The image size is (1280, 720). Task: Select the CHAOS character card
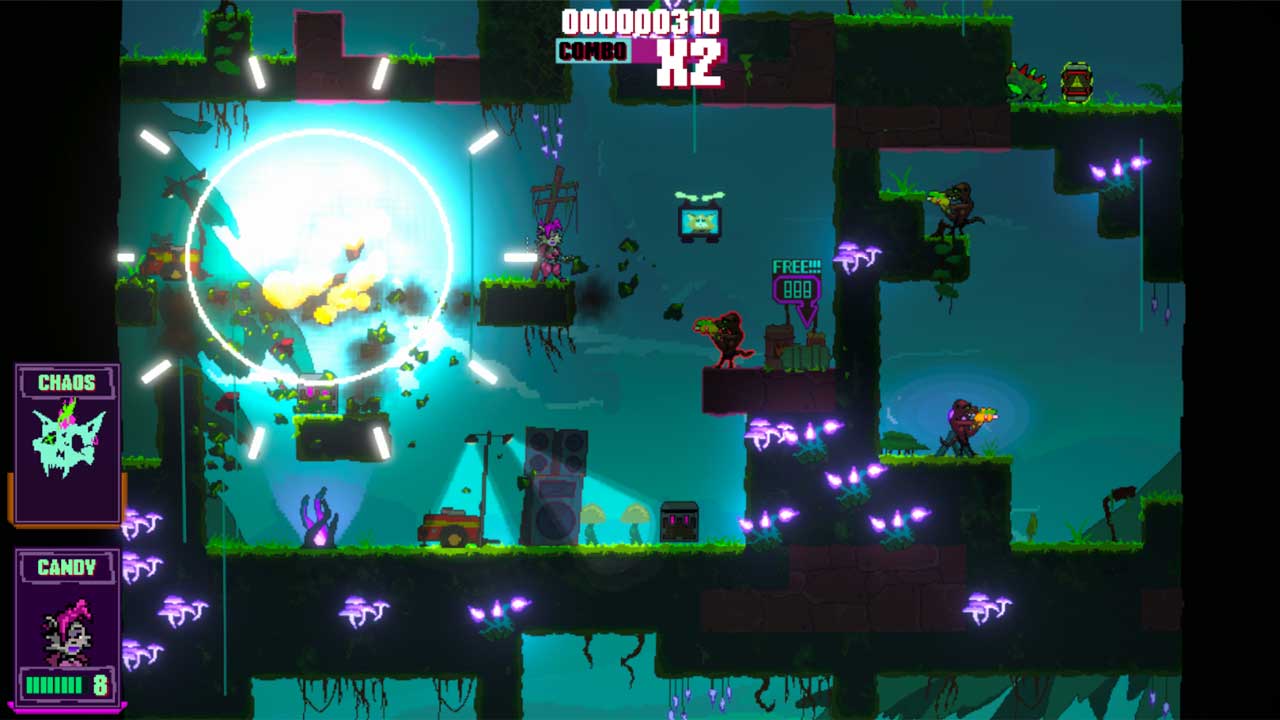(67, 442)
